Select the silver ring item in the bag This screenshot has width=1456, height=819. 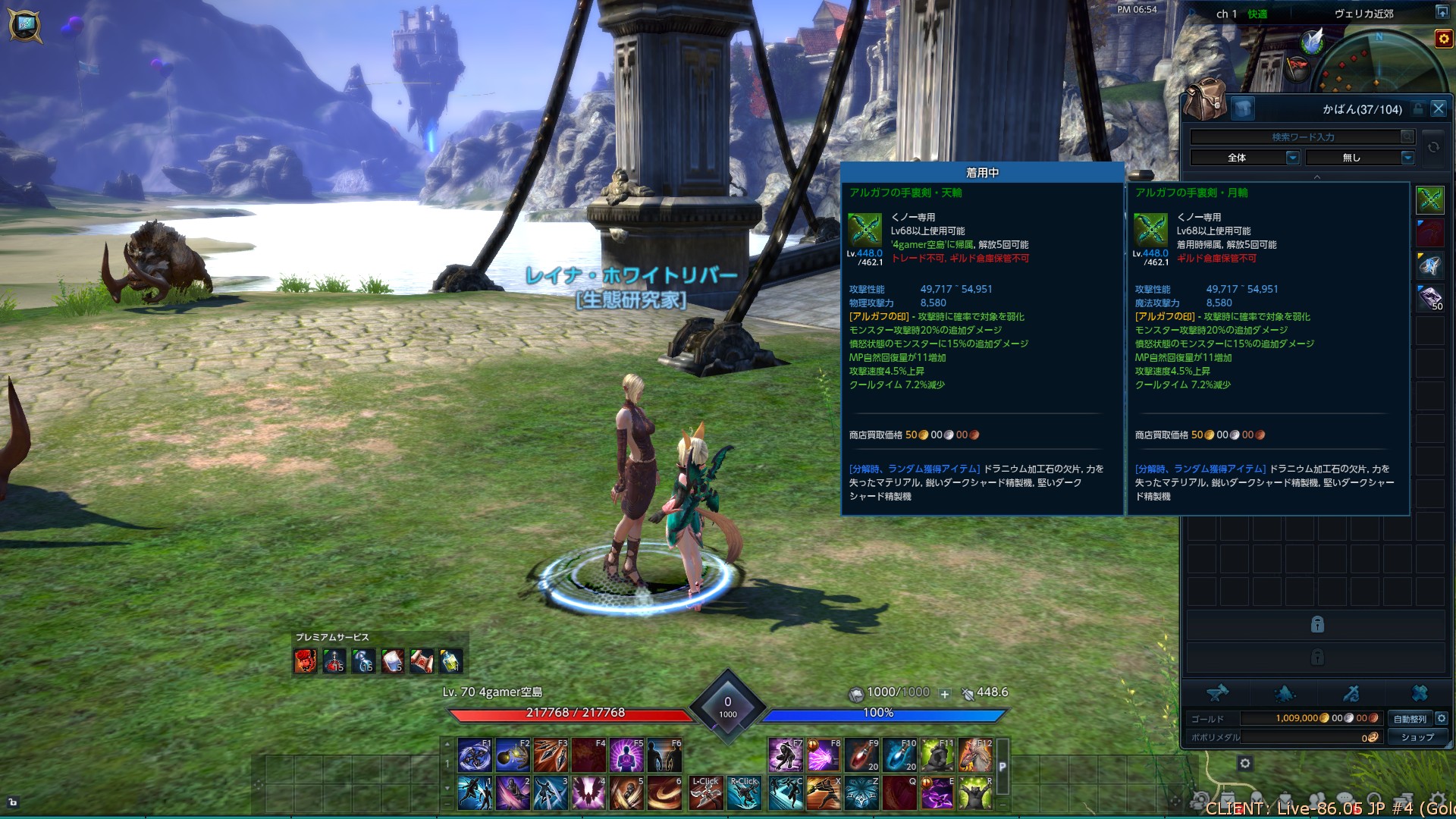pyautogui.click(x=1430, y=266)
